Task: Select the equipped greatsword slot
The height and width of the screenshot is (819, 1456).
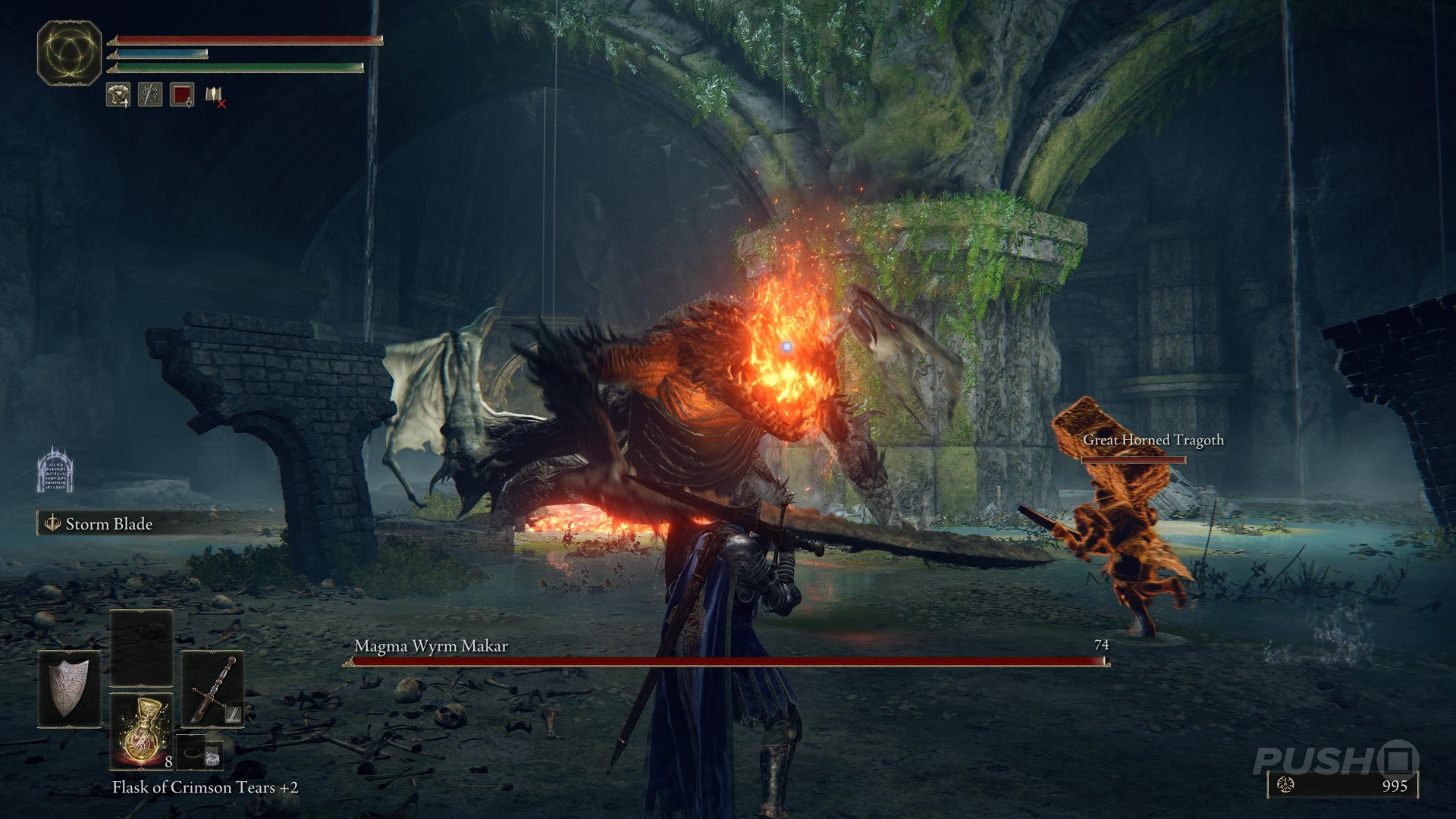Action: click(212, 689)
